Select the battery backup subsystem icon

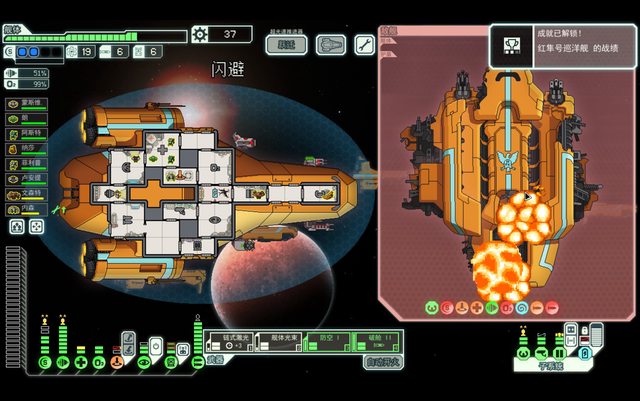click(586, 353)
